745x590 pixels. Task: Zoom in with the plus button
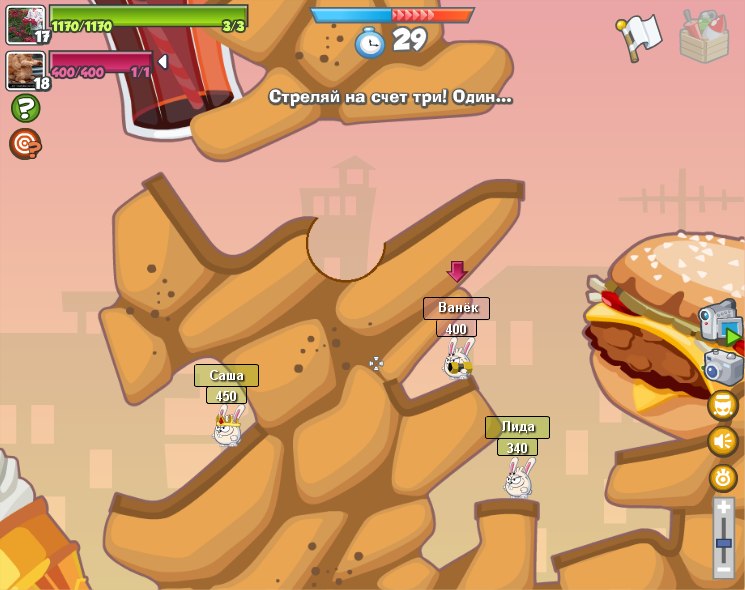tap(724, 508)
